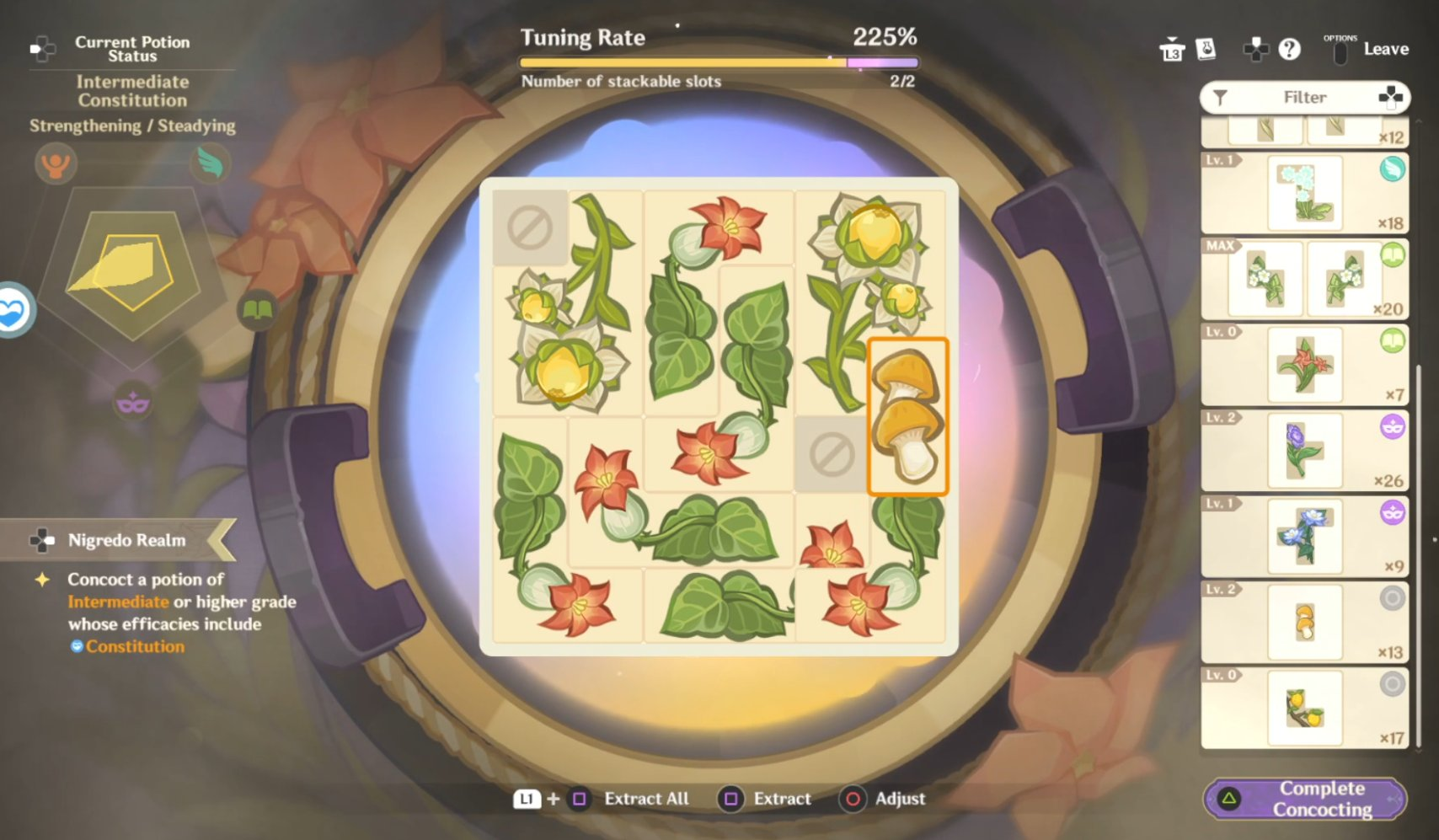Click the Tuning Rate progress bar

coord(720,61)
